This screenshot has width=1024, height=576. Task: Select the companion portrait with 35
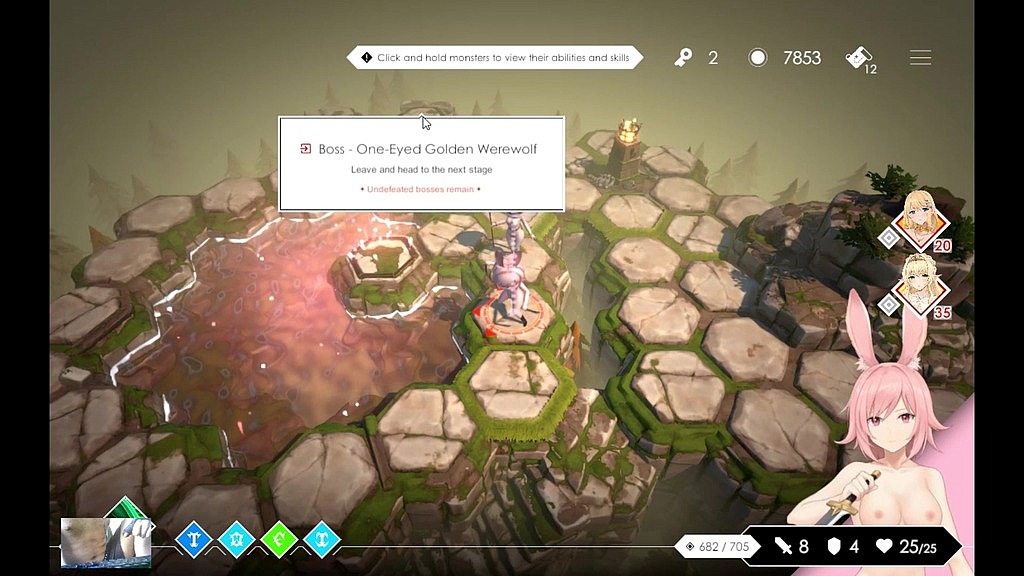point(921,286)
